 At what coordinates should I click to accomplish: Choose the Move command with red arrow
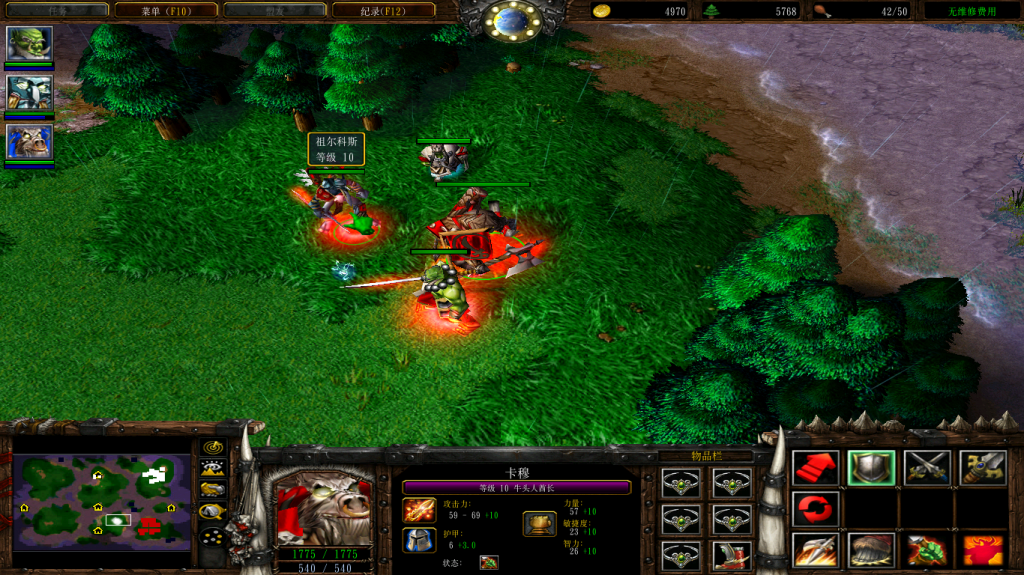tap(815, 467)
